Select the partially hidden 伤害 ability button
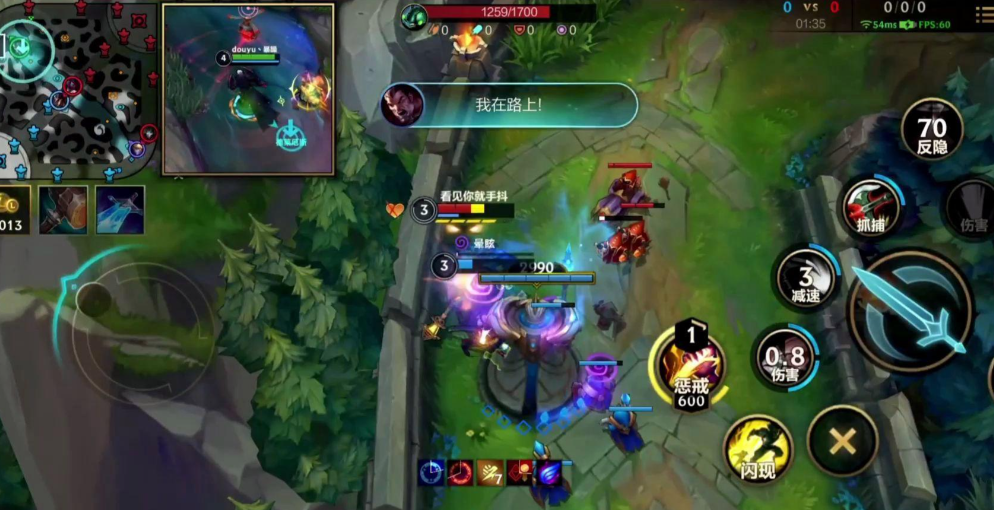Image resolution: width=994 pixels, height=510 pixels. (x=972, y=212)
